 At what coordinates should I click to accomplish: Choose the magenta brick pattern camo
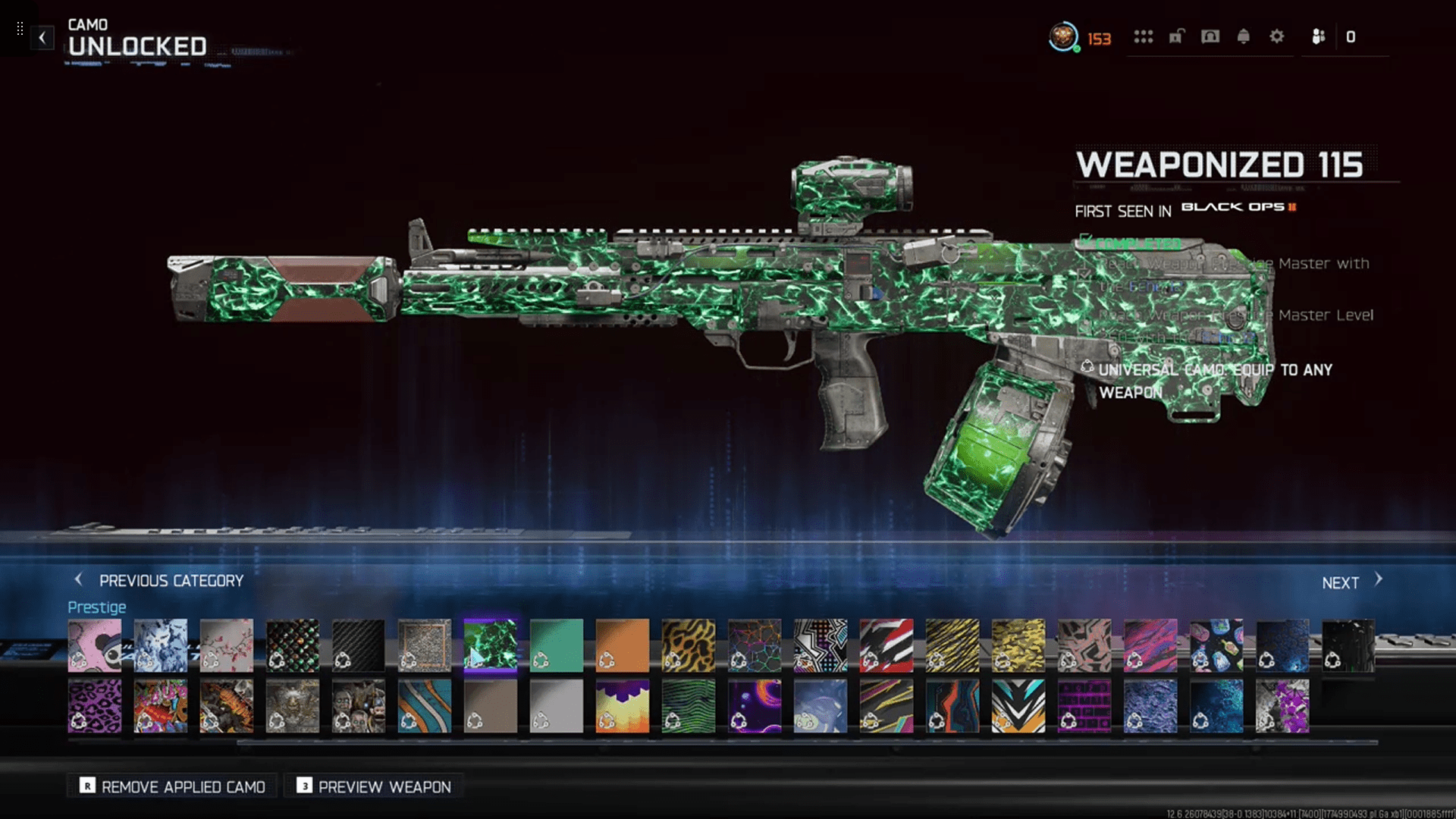(x=1084, y=706)
